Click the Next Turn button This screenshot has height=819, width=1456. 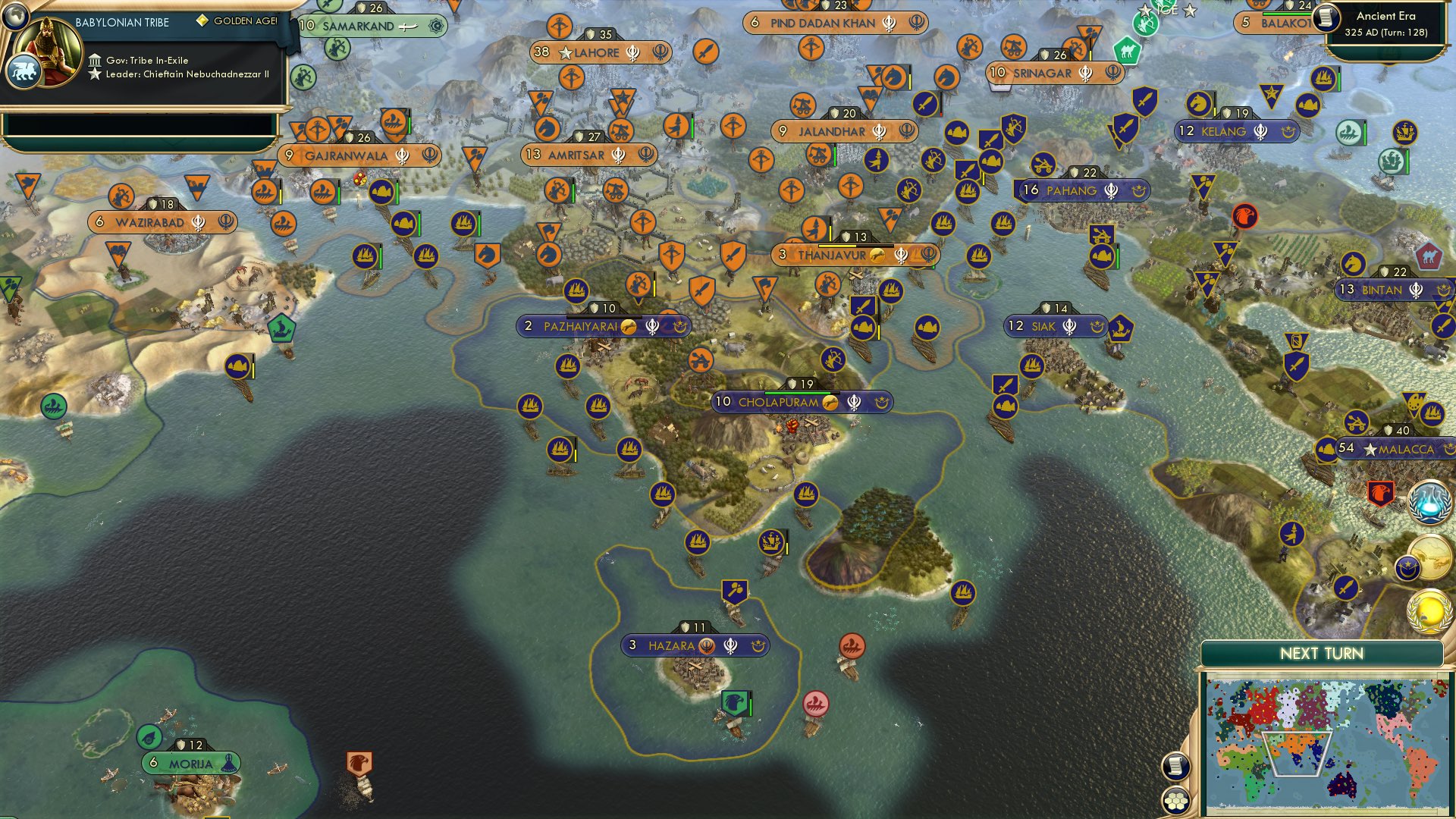click(x=1321, y=652)
